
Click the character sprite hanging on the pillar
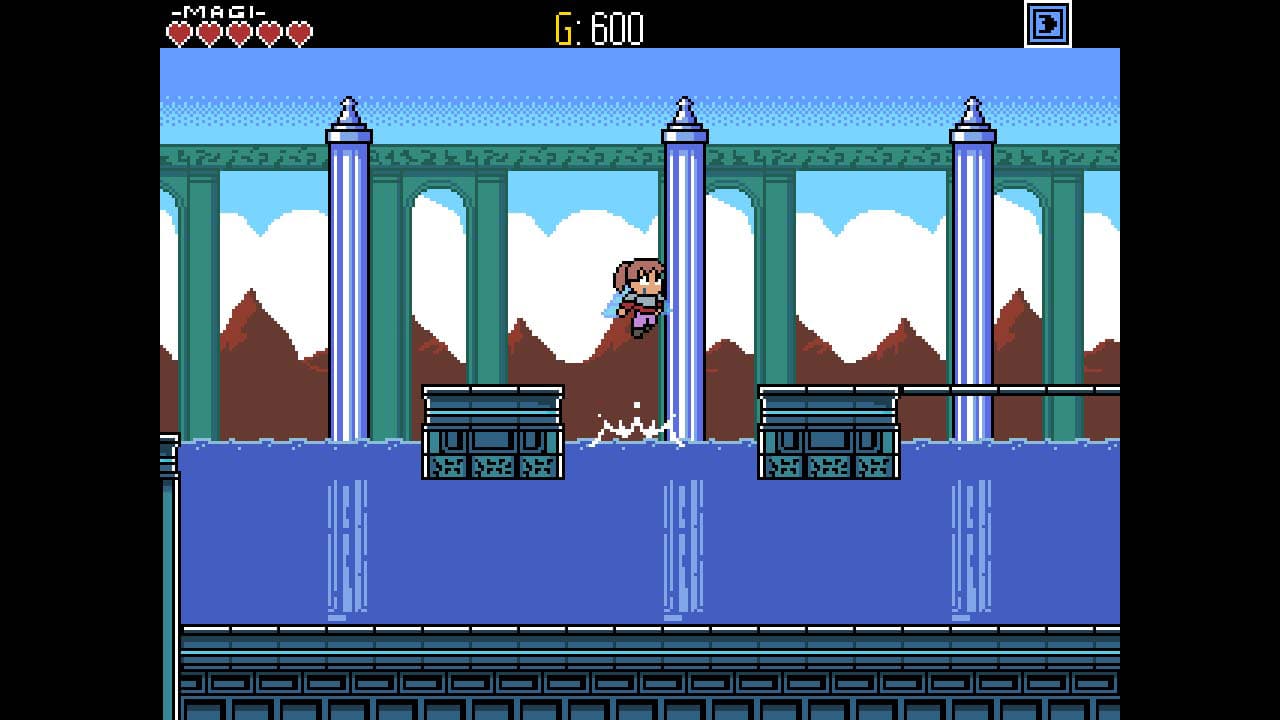(640, 295)
